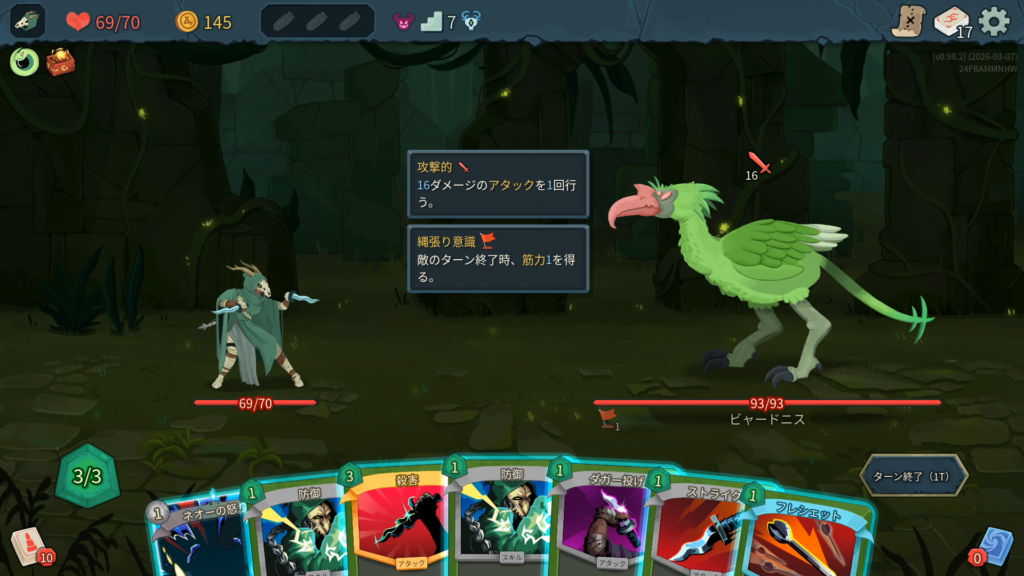Click the gold coin counter icon
The width and height of the screenshot is (1024, 576).
coord(187,21)
